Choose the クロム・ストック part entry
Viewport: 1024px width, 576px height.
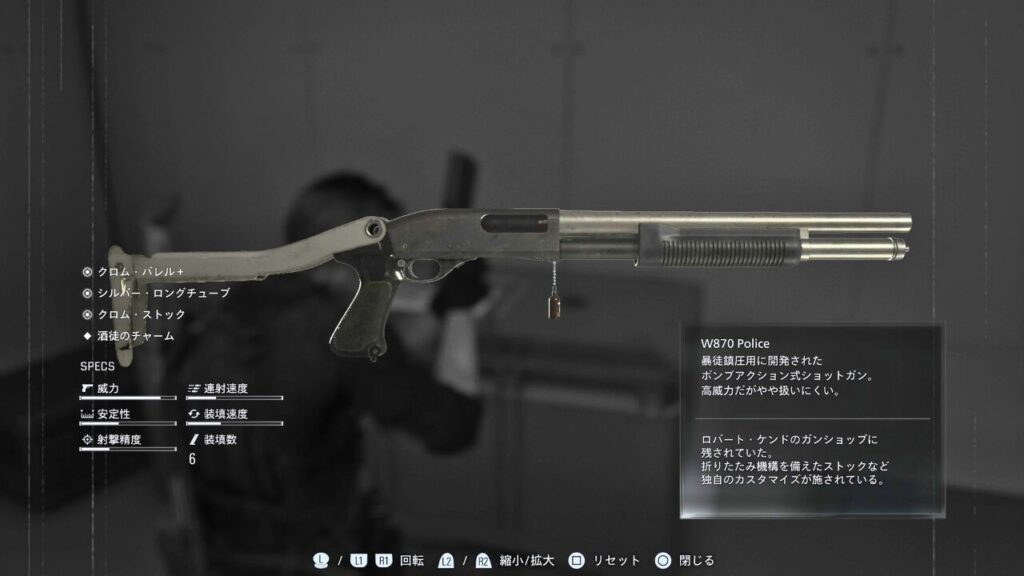point(141,314)
